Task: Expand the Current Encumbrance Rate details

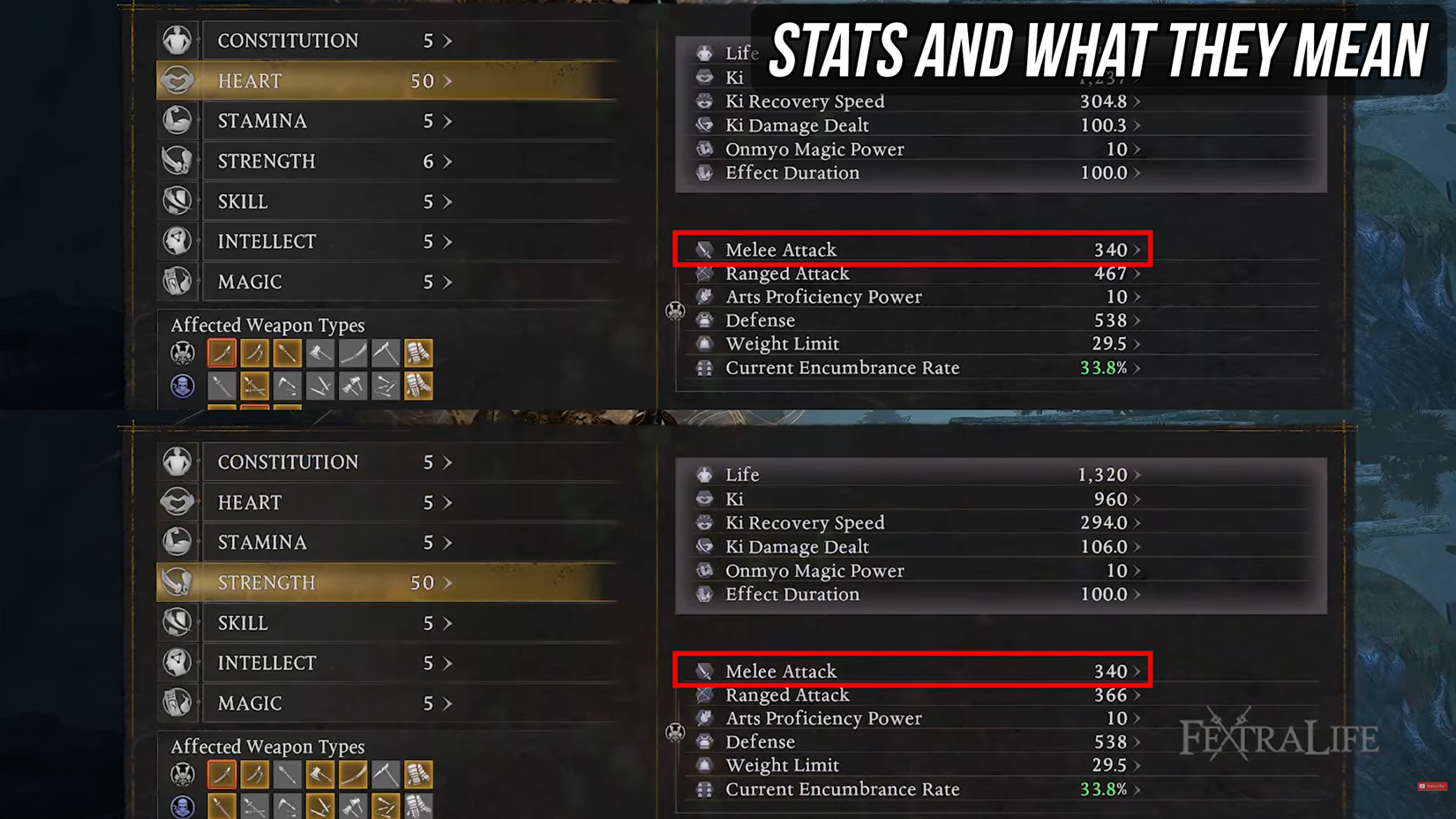Action: pyautogui.click(x=1137, y=368)
